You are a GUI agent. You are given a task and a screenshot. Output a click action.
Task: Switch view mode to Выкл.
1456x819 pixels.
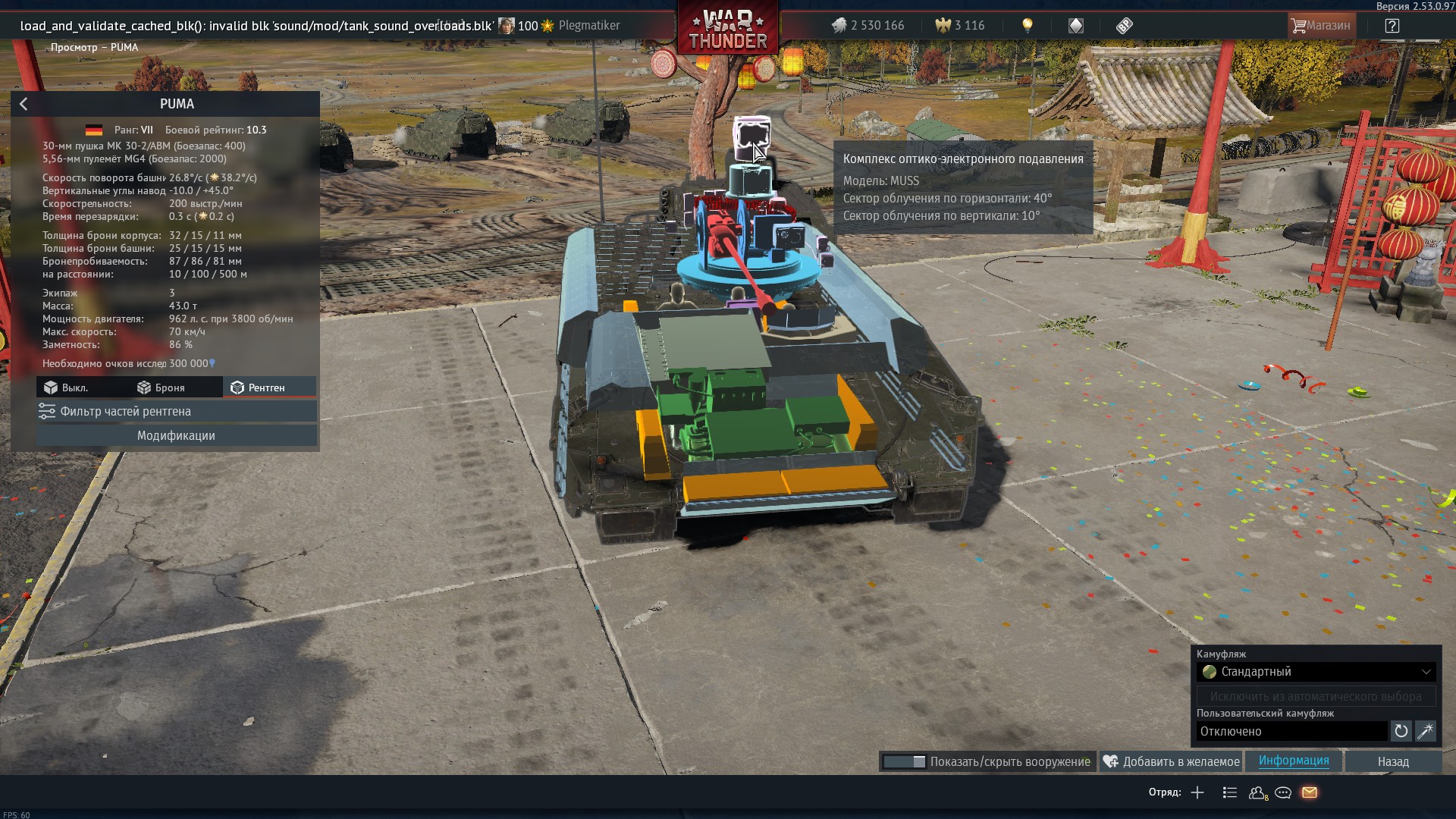66,388
